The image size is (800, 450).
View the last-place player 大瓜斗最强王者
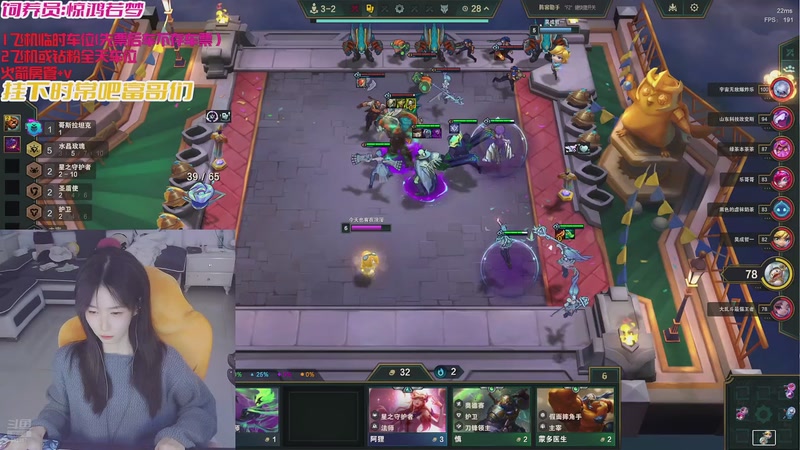click(x=782, y=308)
